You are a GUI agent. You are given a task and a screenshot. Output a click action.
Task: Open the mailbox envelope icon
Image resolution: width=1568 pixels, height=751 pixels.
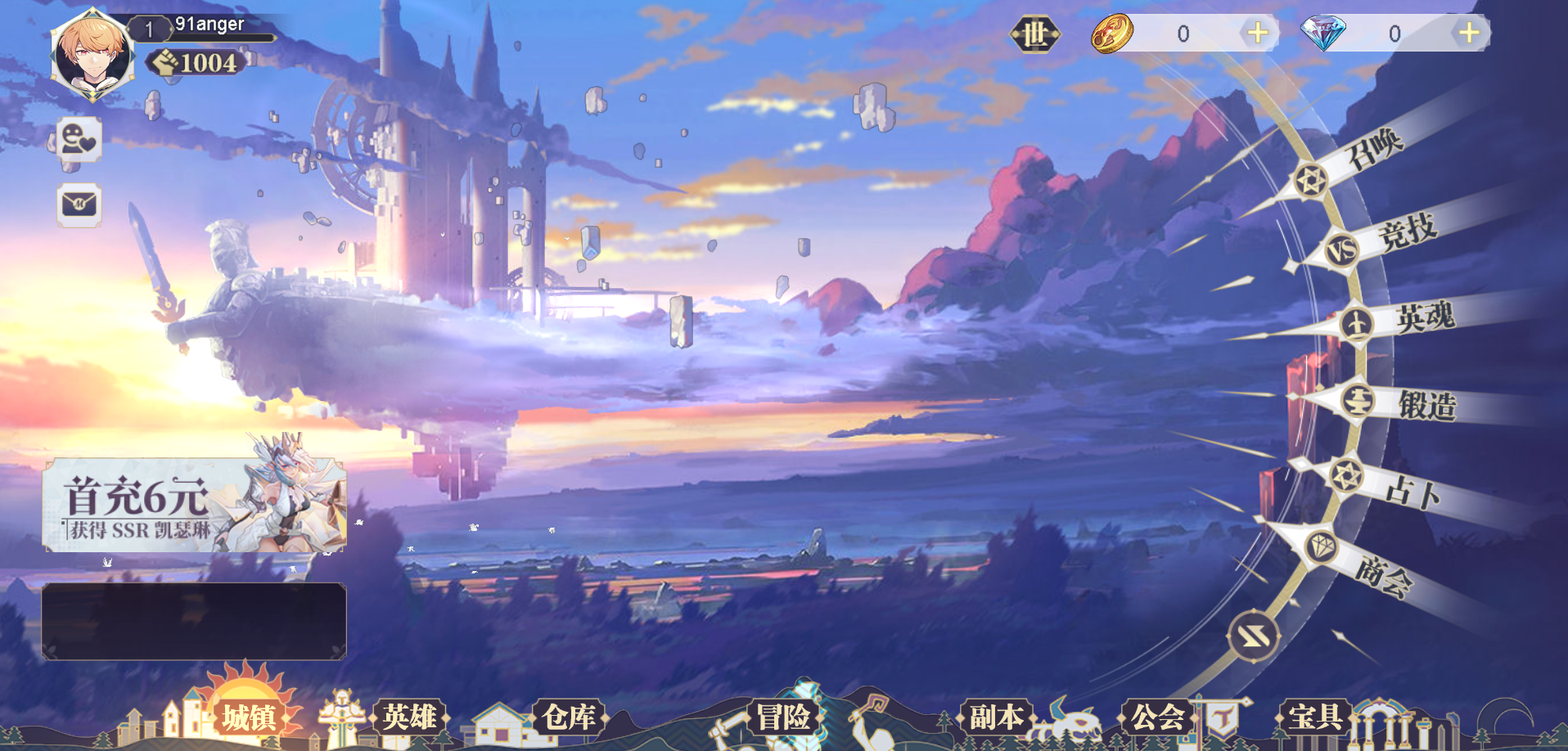pyautogui.click(x=79, y=204)
